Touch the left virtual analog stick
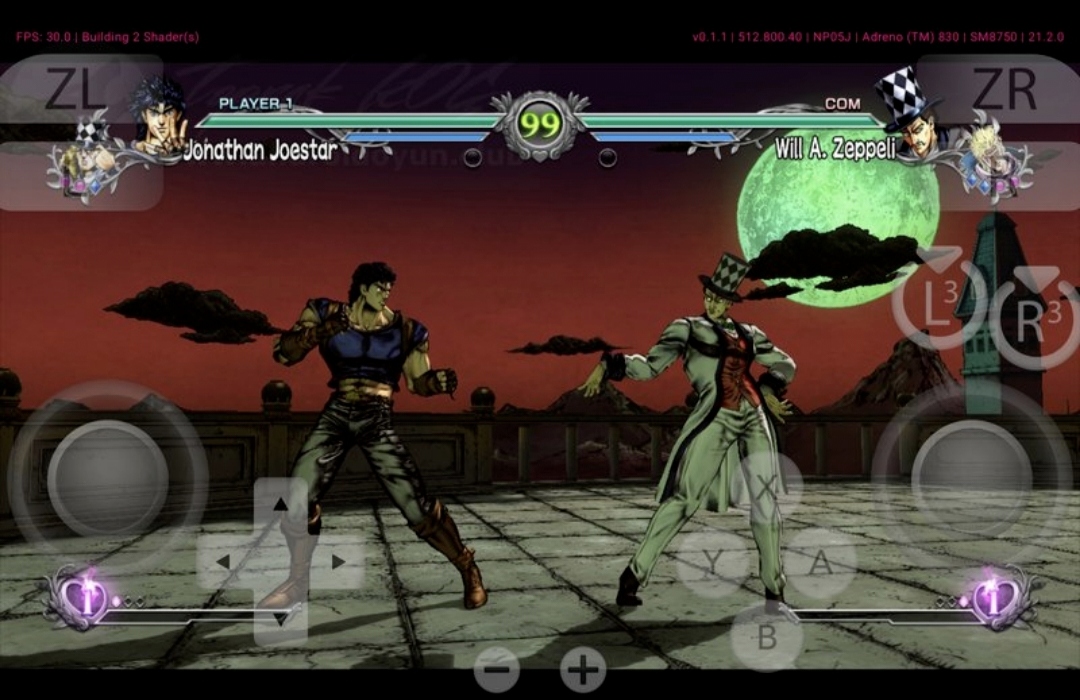The image size is (1080, 700). click(107, 479)
